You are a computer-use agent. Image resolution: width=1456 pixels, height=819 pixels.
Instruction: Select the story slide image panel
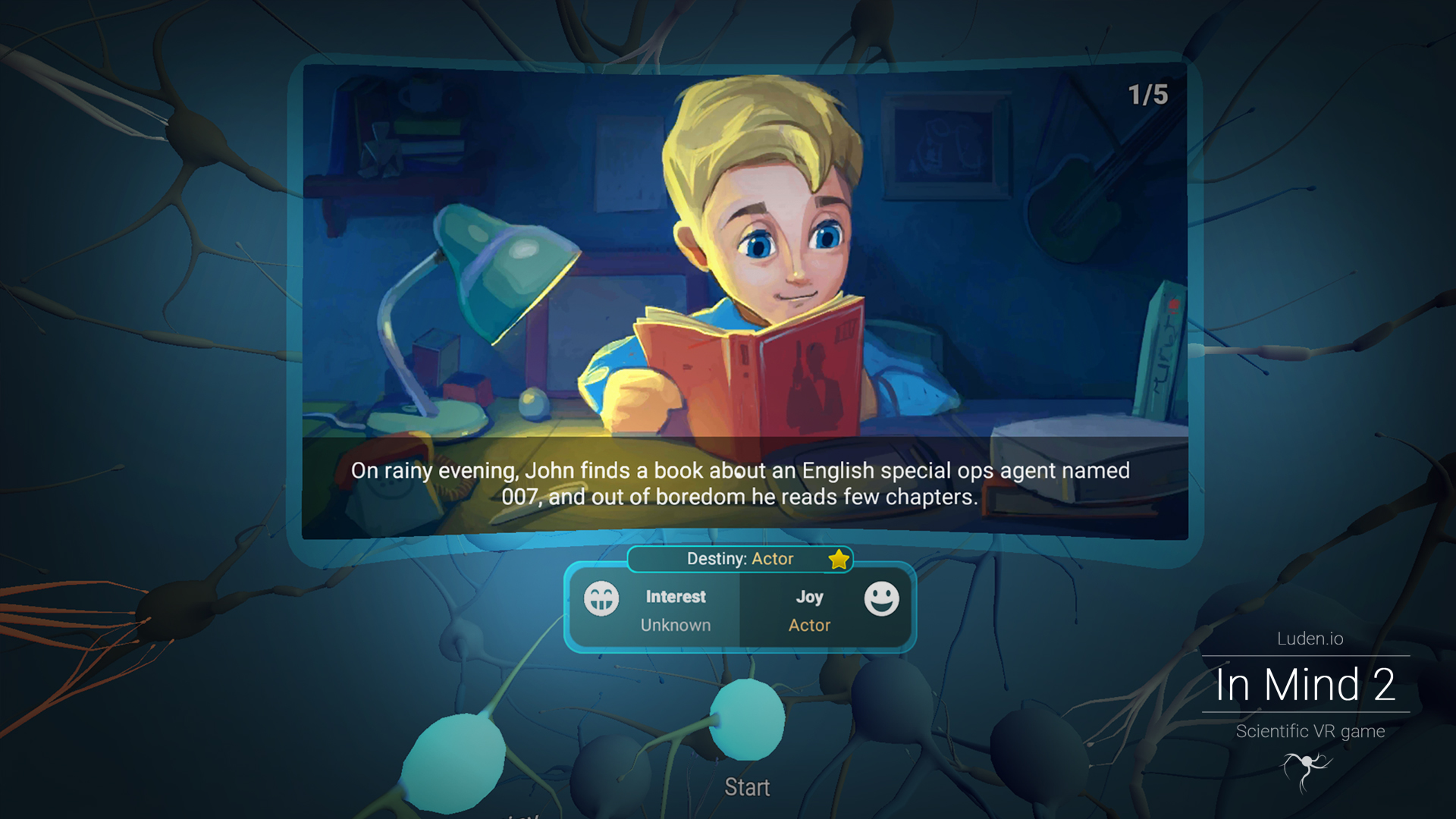coord(745,258)
